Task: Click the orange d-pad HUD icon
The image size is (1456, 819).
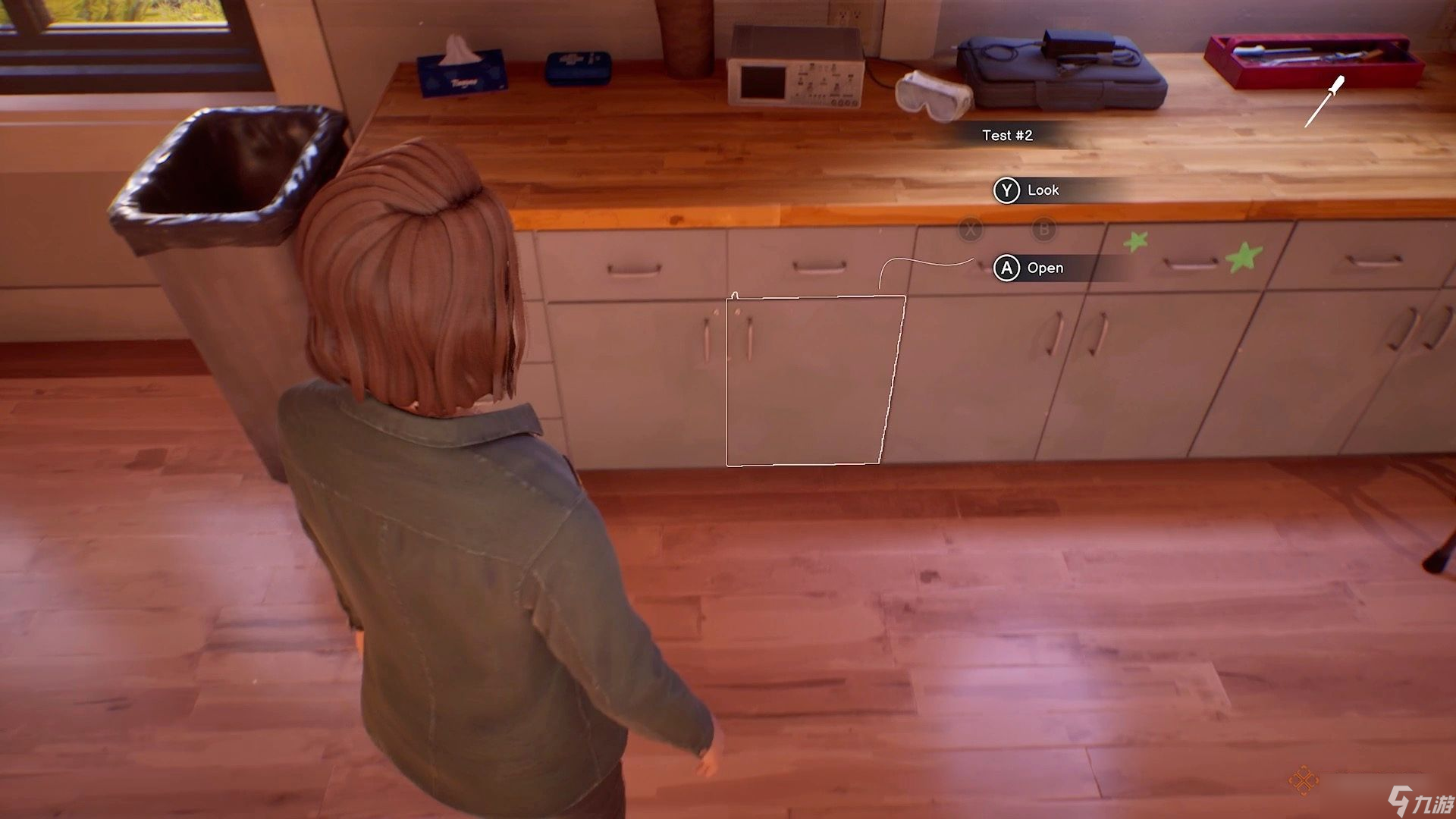Action: (x=1303, y=780)
